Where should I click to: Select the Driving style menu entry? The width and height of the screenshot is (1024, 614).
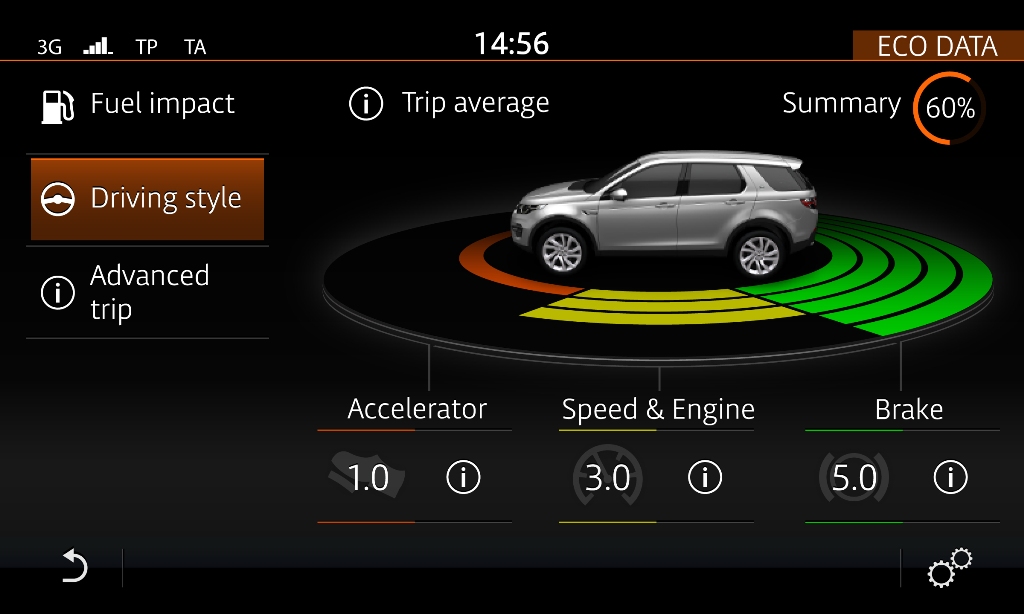(147, 199)
